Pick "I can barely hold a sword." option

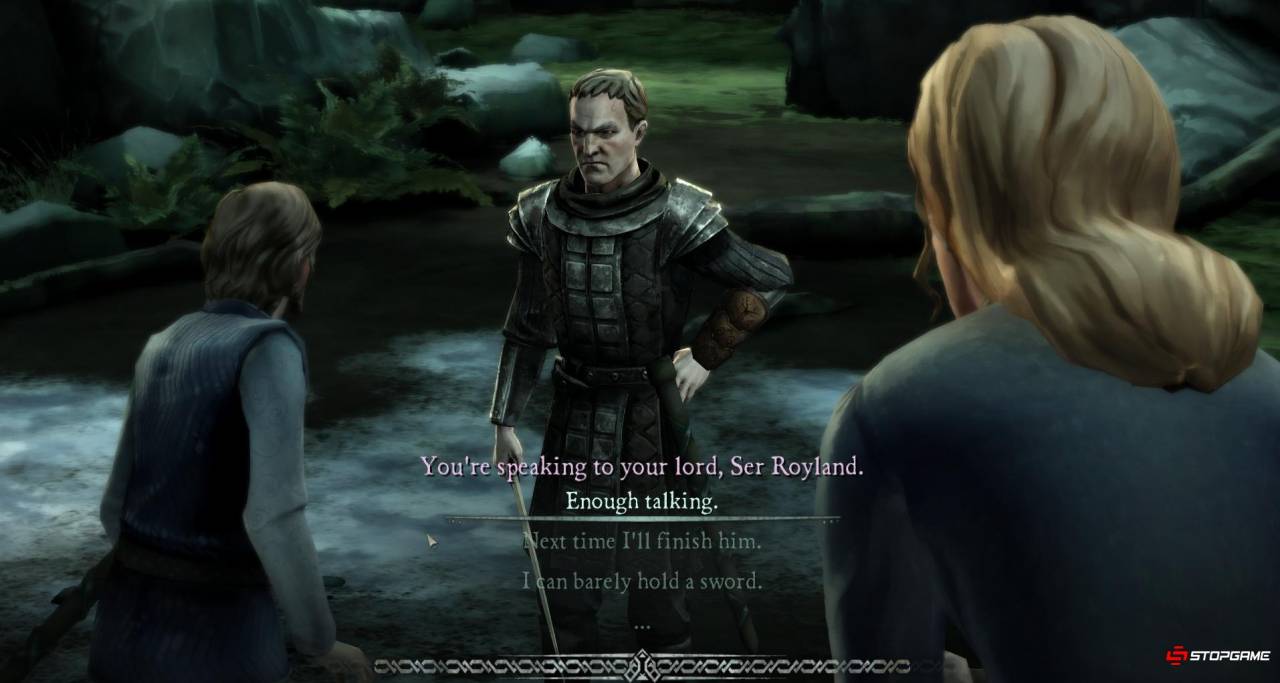pos(642,581)
